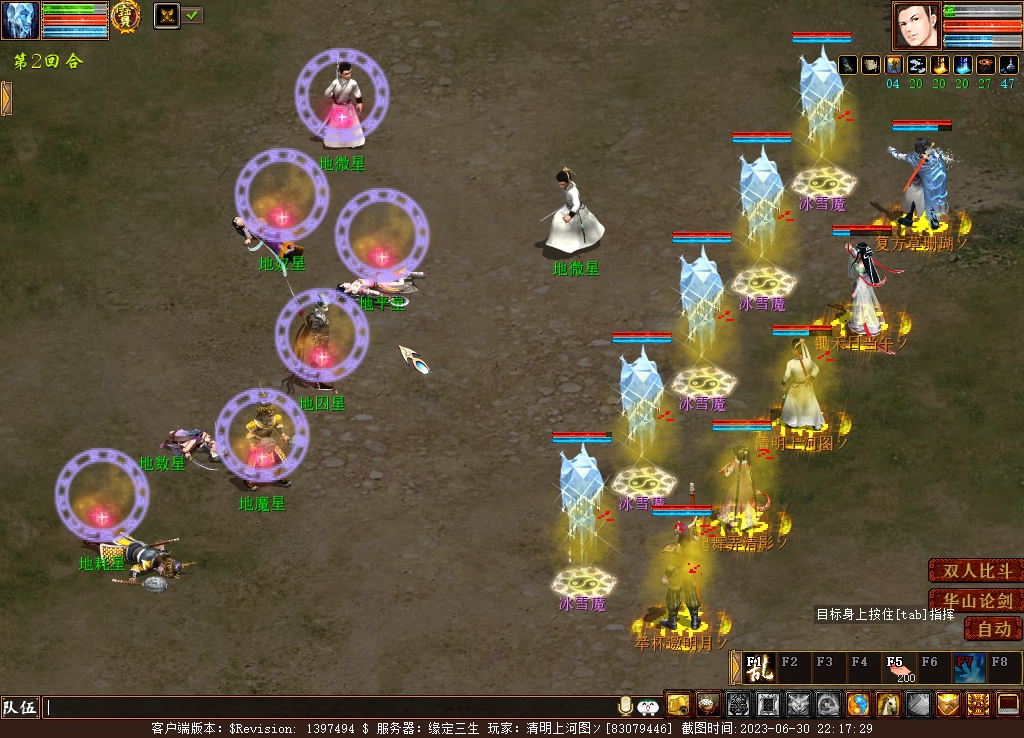Activate the F1 乱 skill slot

pyautogui.click(x=759, y=667)
